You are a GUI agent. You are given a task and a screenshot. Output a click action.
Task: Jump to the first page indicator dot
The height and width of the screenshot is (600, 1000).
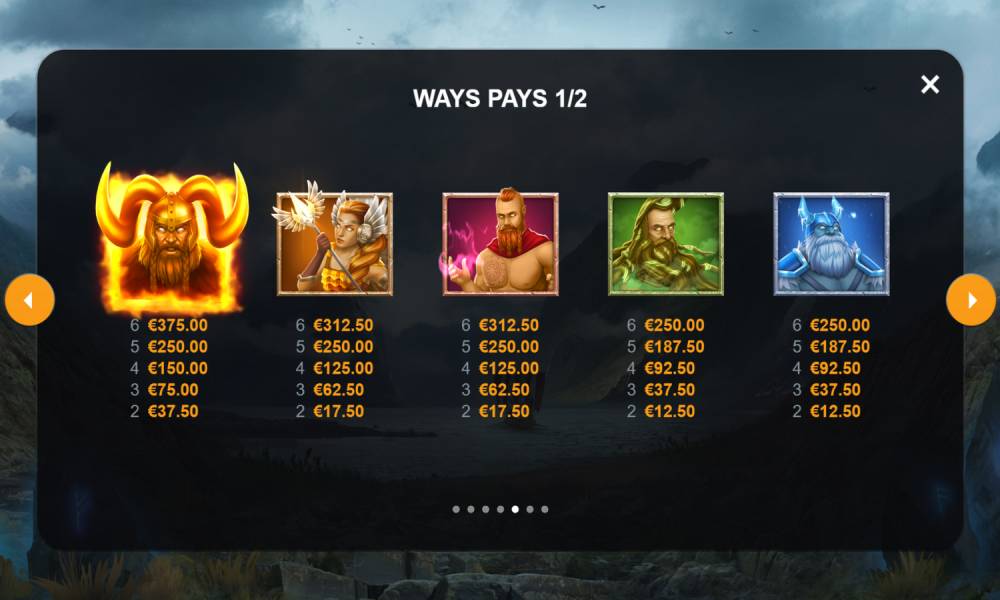pos(456,509)
